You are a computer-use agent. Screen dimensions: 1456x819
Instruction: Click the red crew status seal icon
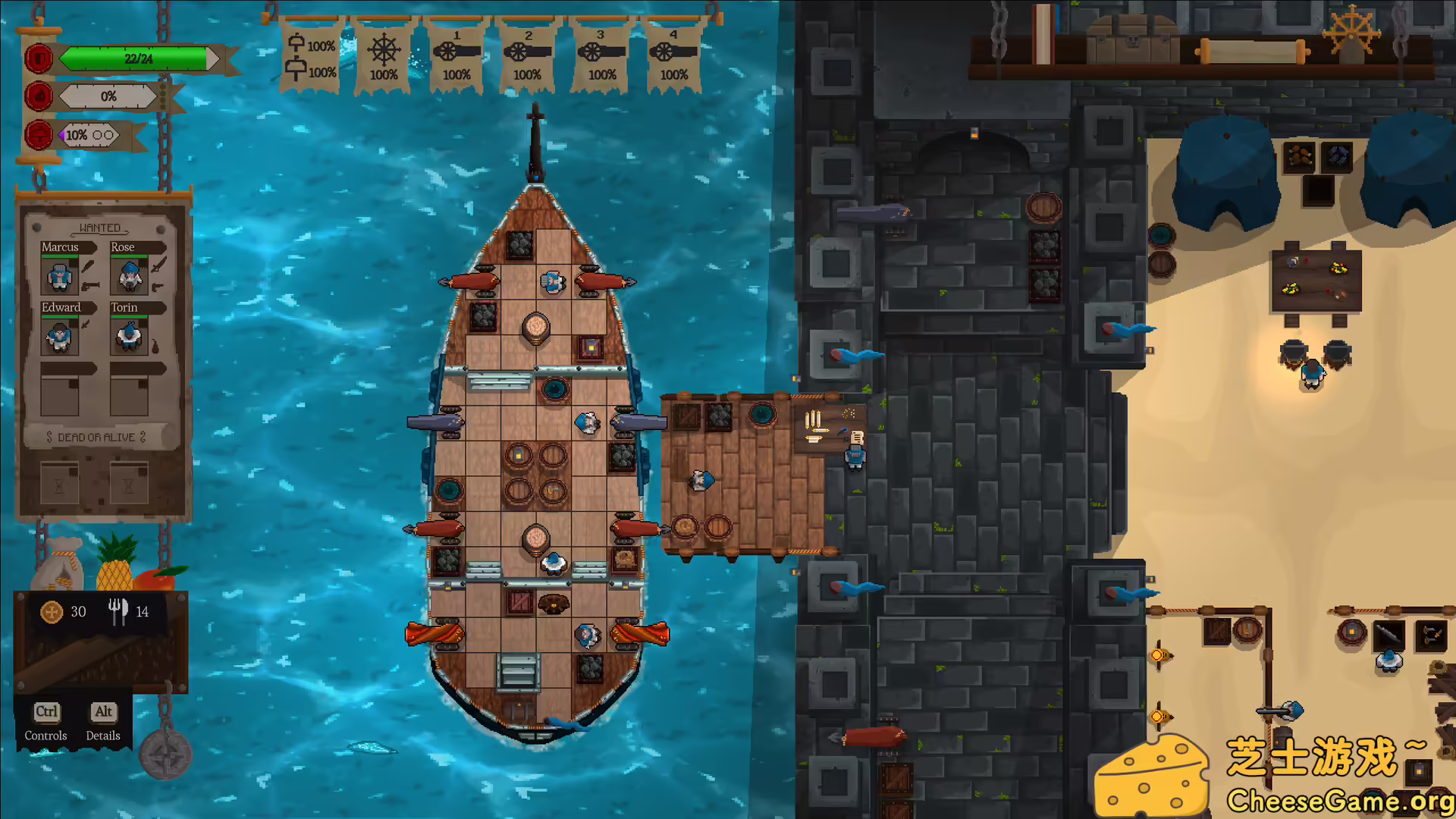click(x=38, y=58)
